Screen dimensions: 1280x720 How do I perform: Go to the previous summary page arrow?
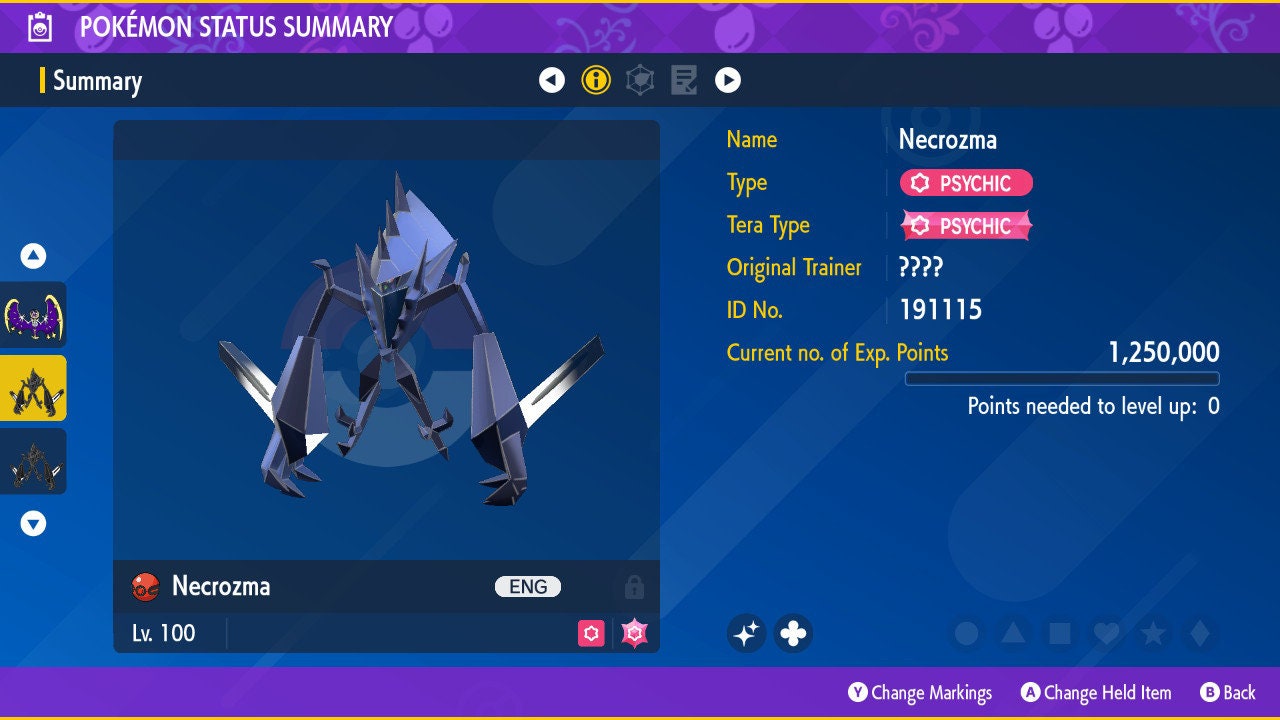click(x=552, y=80)
